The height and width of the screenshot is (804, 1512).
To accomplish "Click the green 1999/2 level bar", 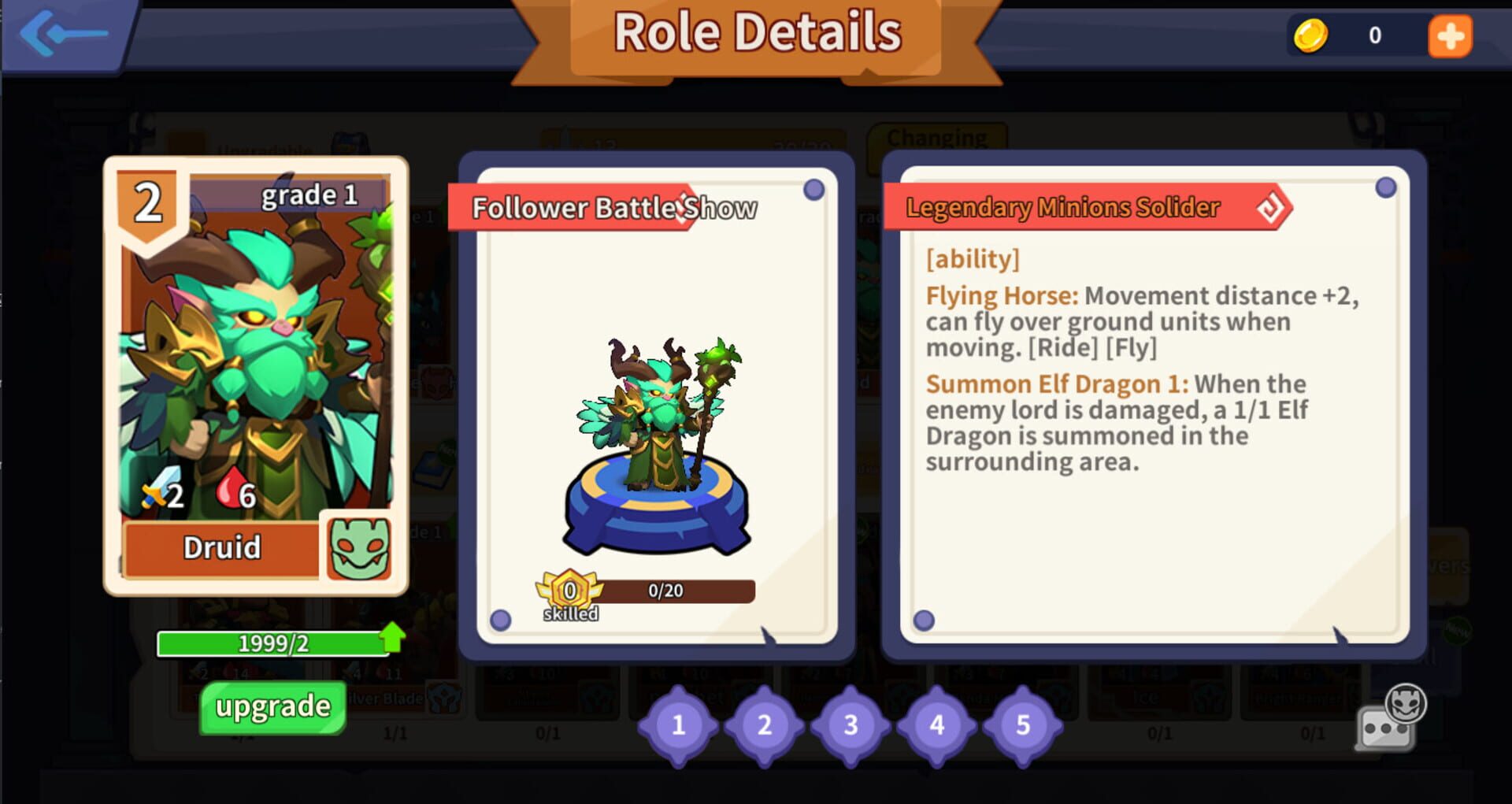I will pyautogui.click(x=273, y=643).
